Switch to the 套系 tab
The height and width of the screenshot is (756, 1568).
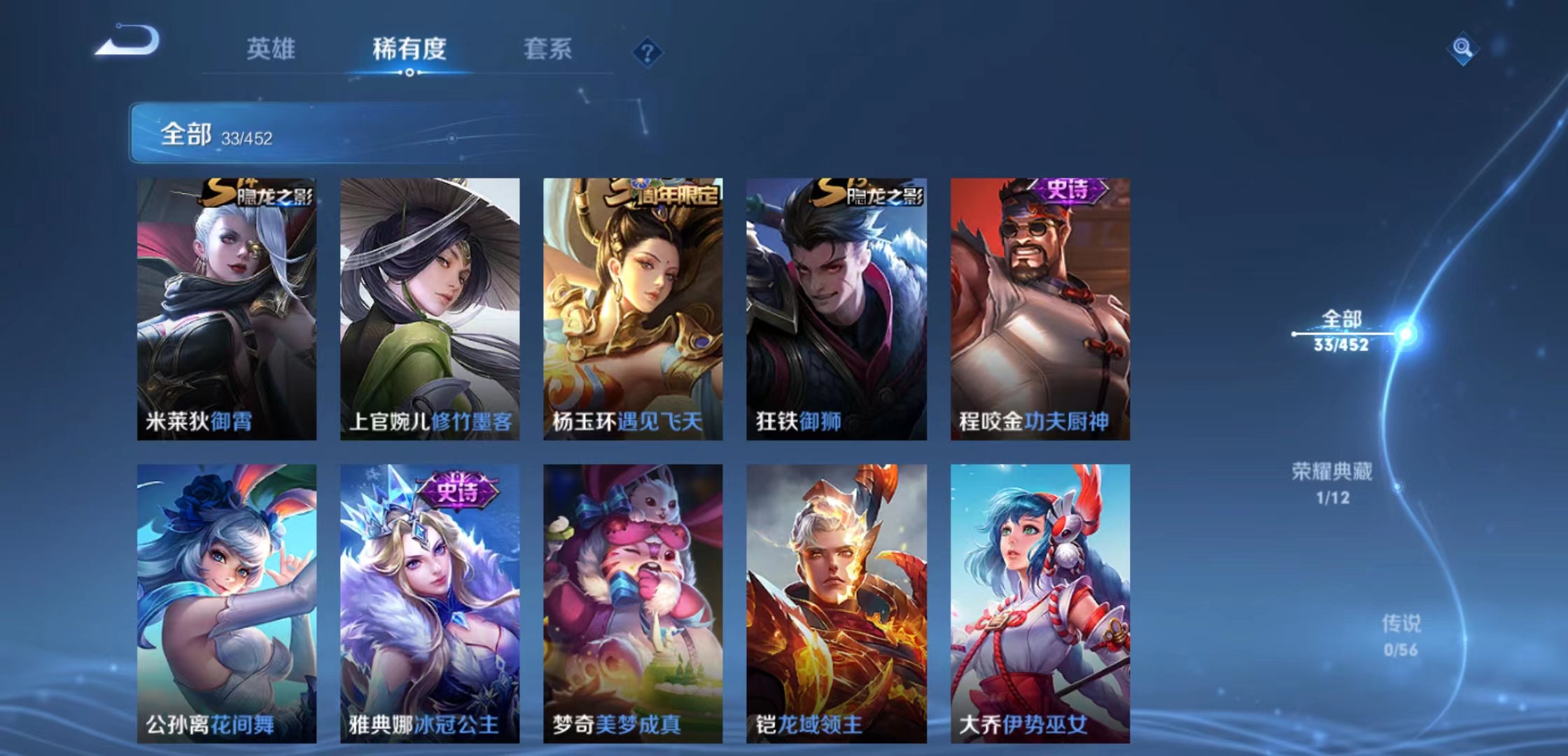pyautogui.click(x=547, y=49)
